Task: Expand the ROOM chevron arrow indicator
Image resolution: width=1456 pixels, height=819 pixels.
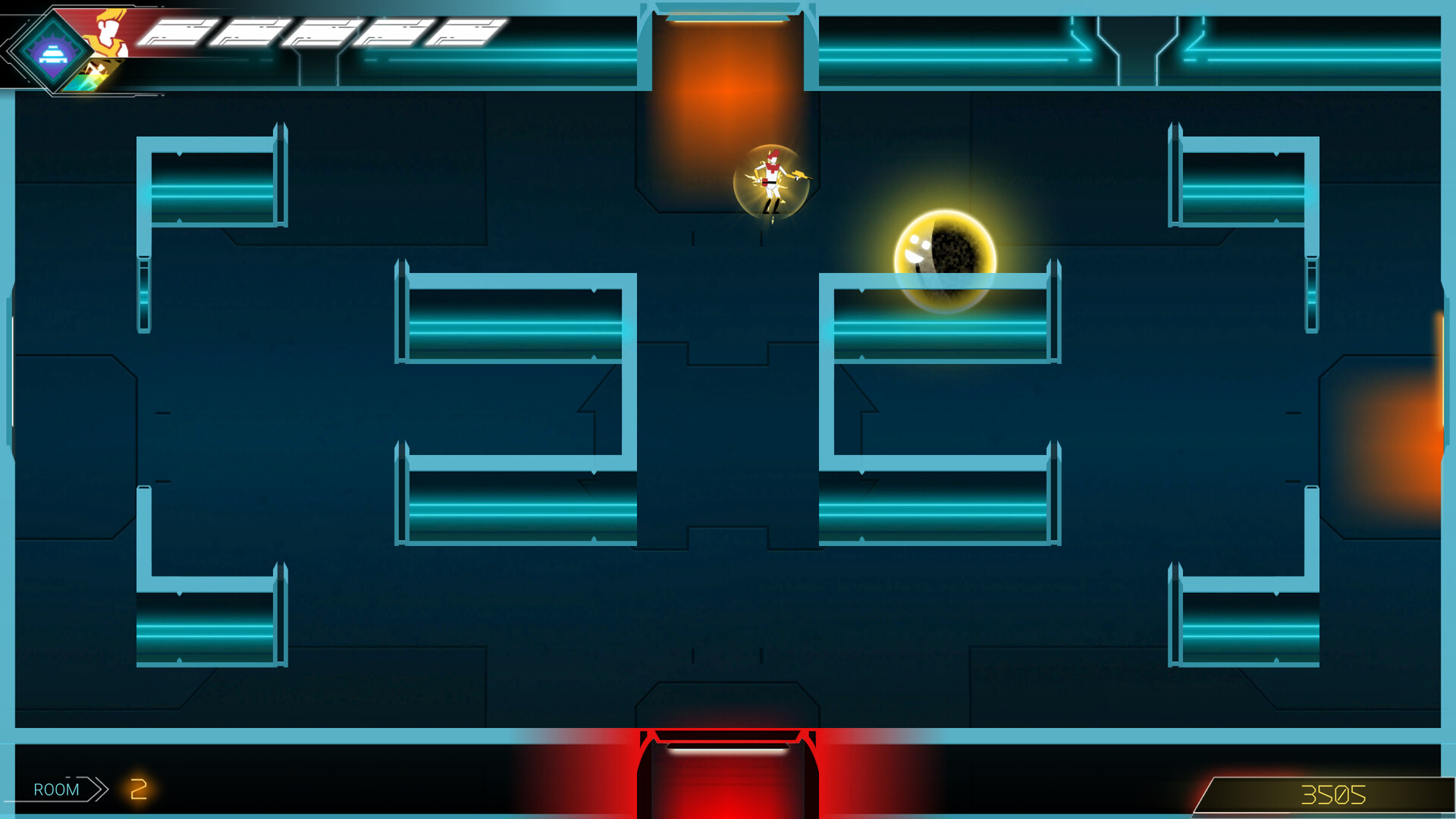Action: point(99,789)
